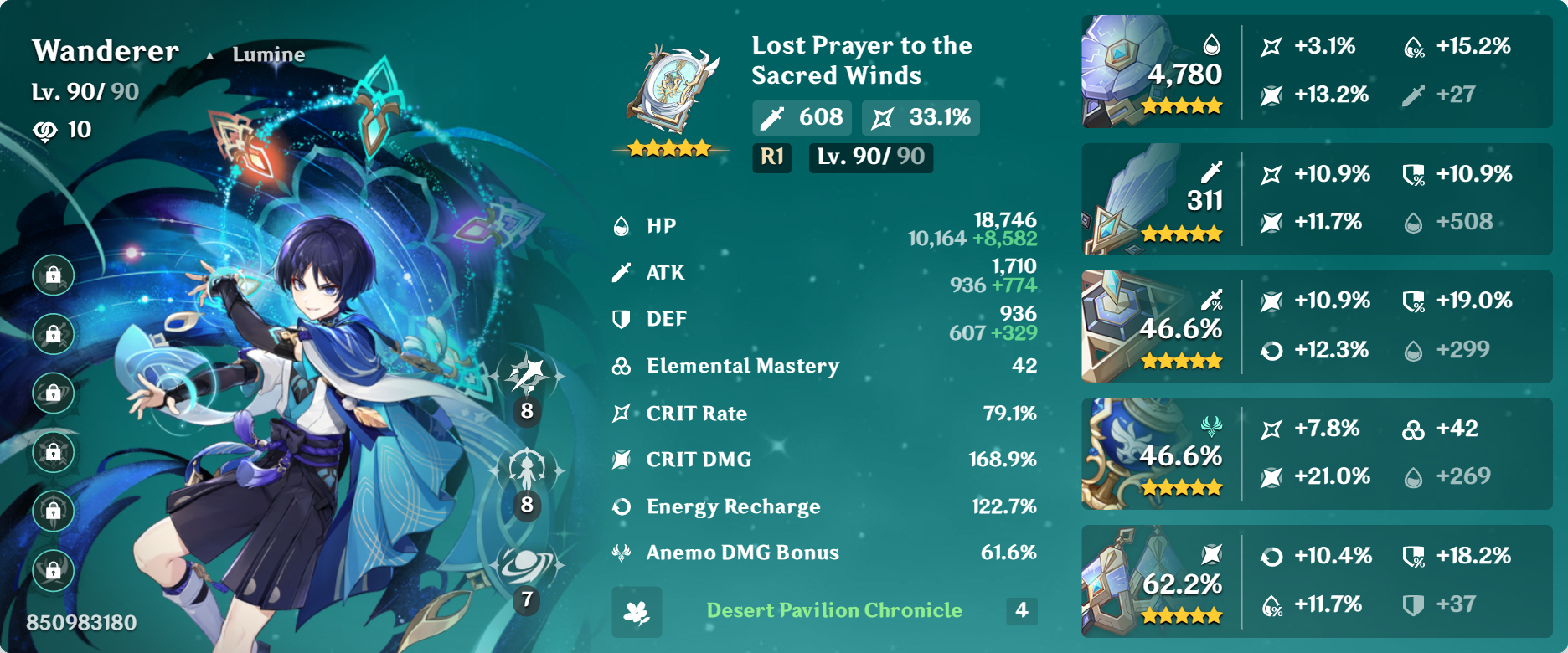1568x653 pixels.
Task: Select the Elemental Mastery stat icon
Action: (621, 366)
